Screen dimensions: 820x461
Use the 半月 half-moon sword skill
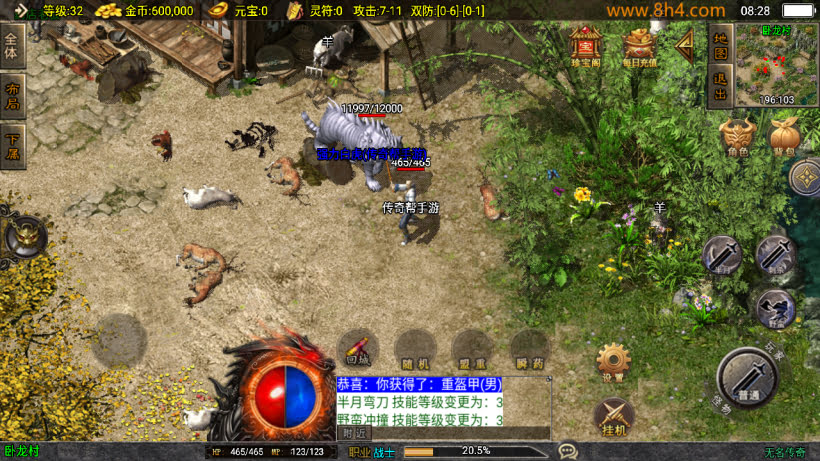click(721, 256)
